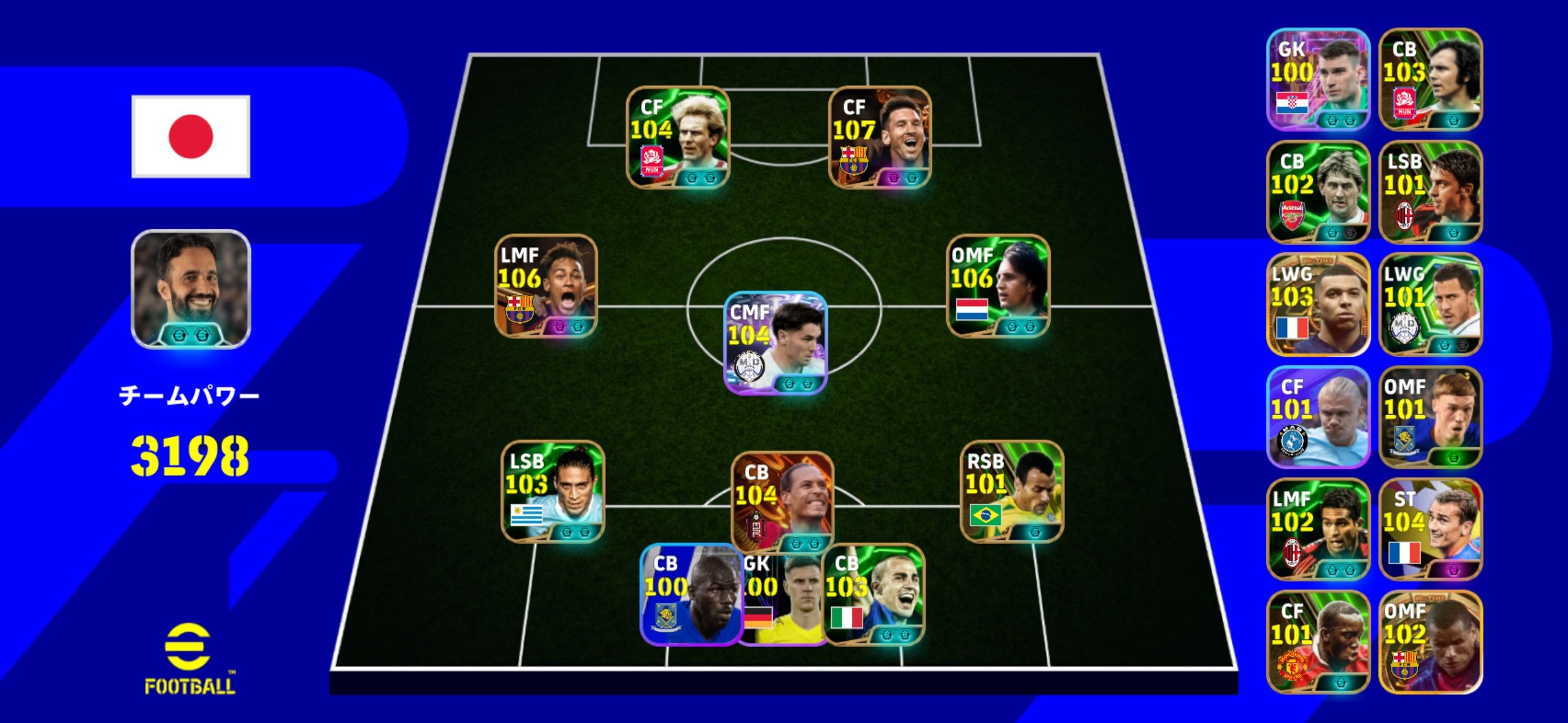Choose the substitute LWG 103 France card

(1318, 304)
